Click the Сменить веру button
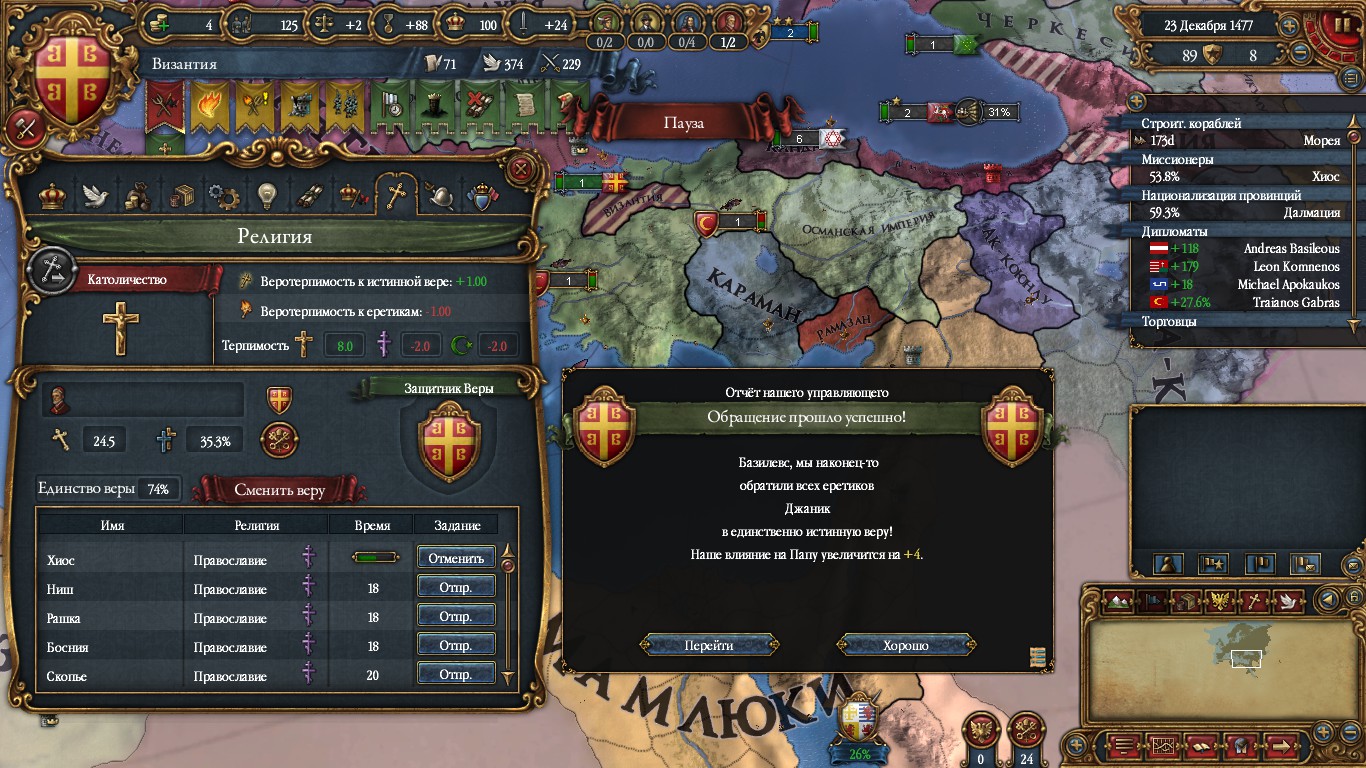The image size is (1366, 768). [279, 490]
